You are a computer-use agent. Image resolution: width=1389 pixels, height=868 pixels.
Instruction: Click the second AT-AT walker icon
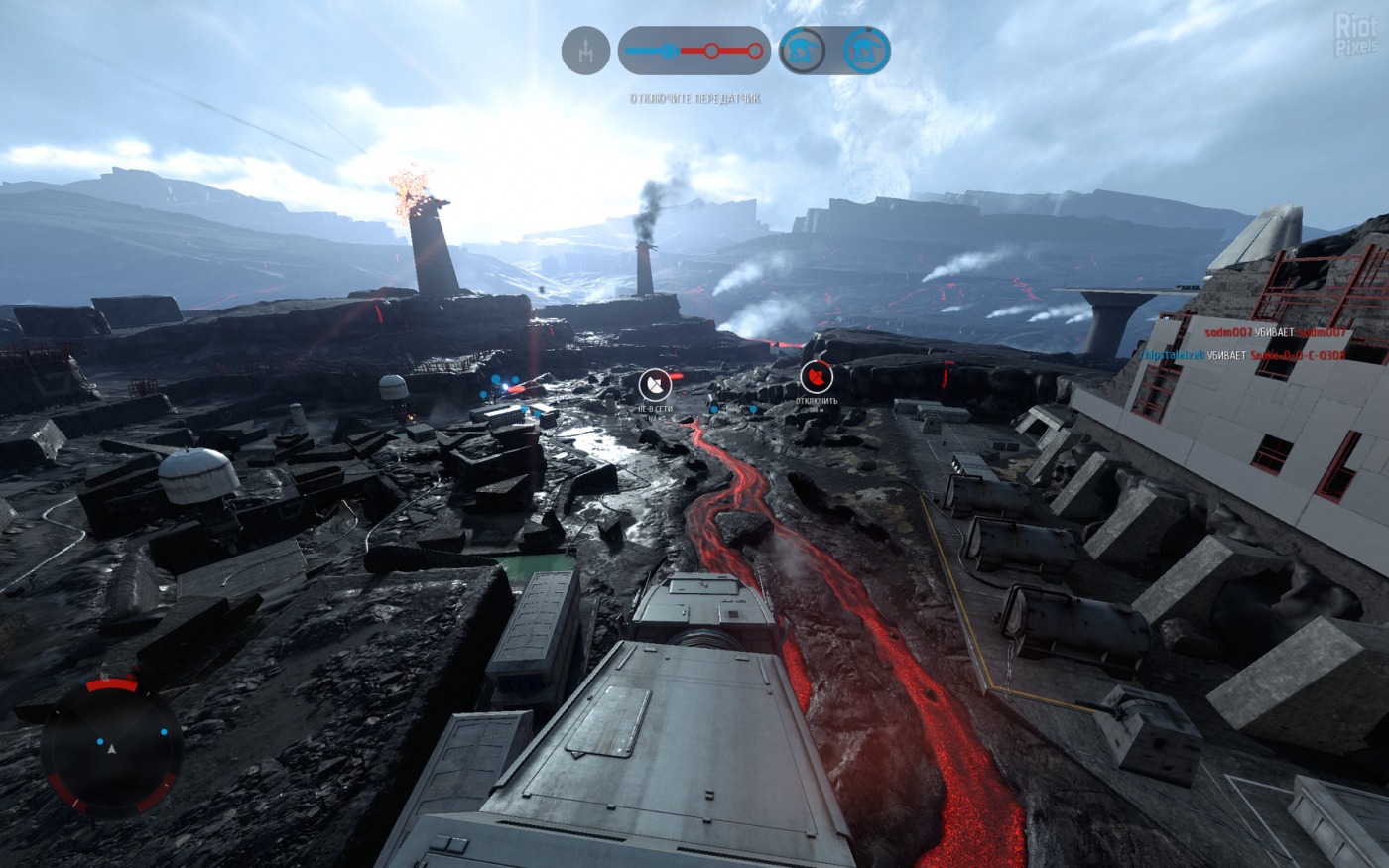[866, 51]
